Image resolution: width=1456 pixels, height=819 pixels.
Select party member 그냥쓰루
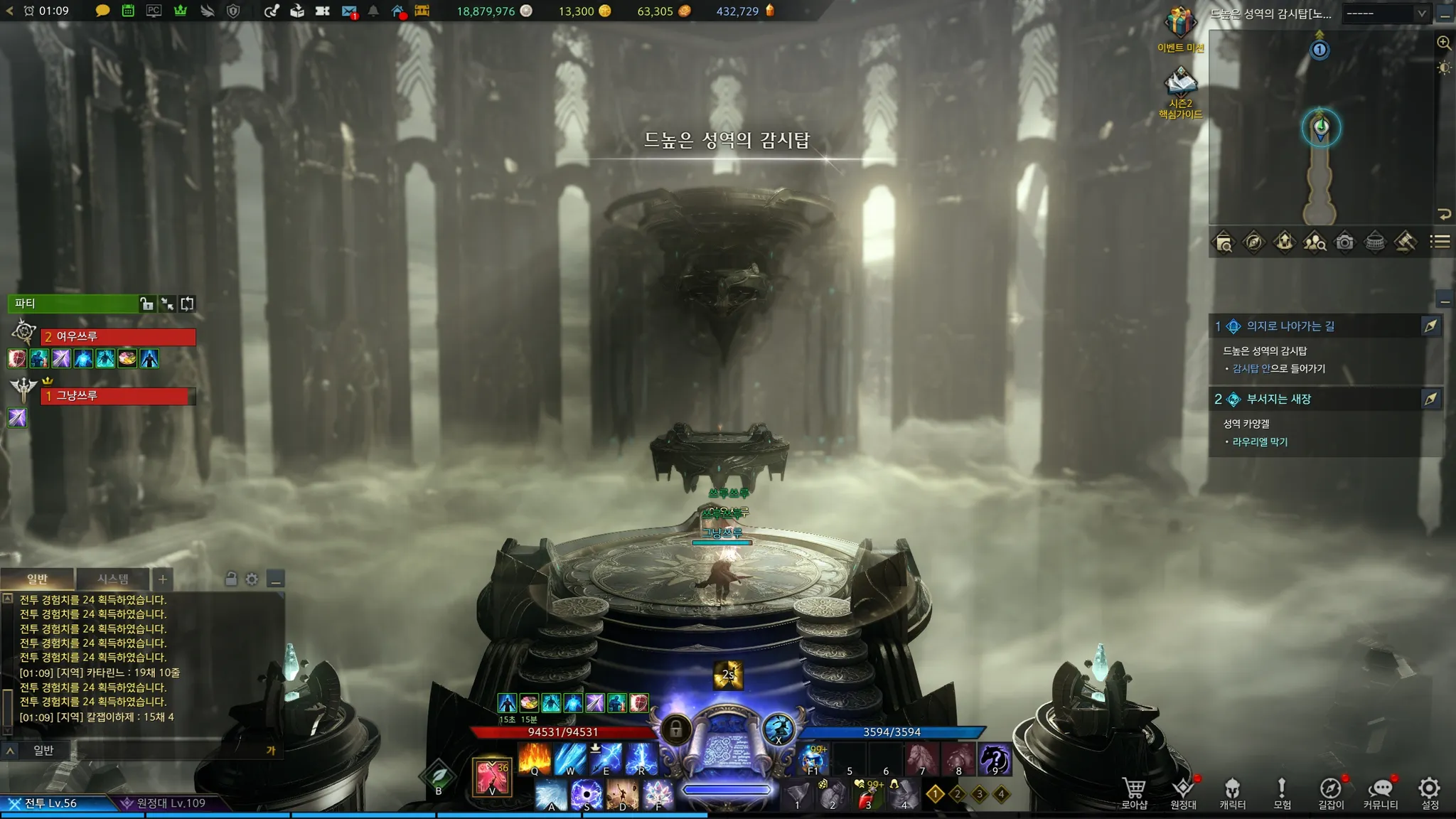tap(118, 395)
